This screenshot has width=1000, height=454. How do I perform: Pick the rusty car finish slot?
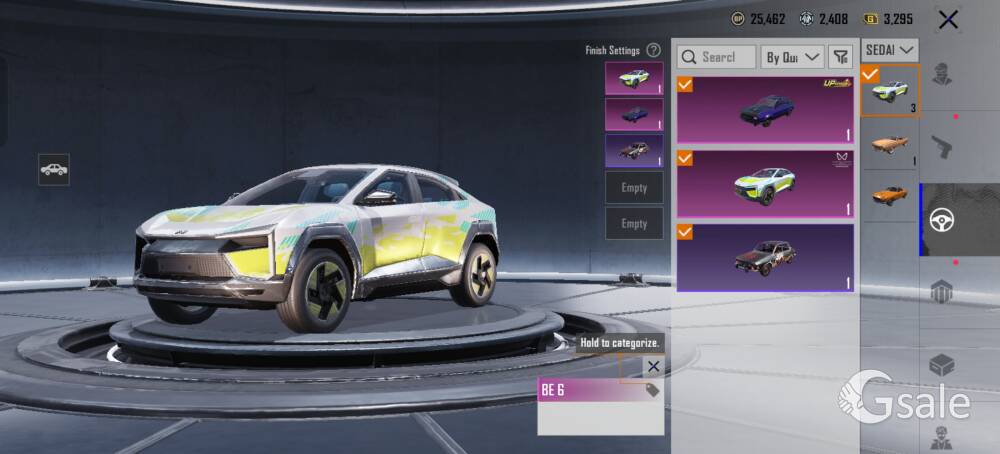[634, 151]
